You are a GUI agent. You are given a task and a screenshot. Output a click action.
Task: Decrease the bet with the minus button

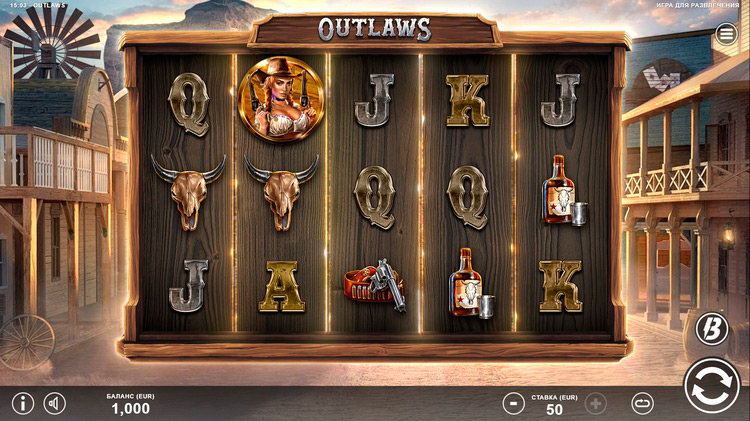coord(513,404)
